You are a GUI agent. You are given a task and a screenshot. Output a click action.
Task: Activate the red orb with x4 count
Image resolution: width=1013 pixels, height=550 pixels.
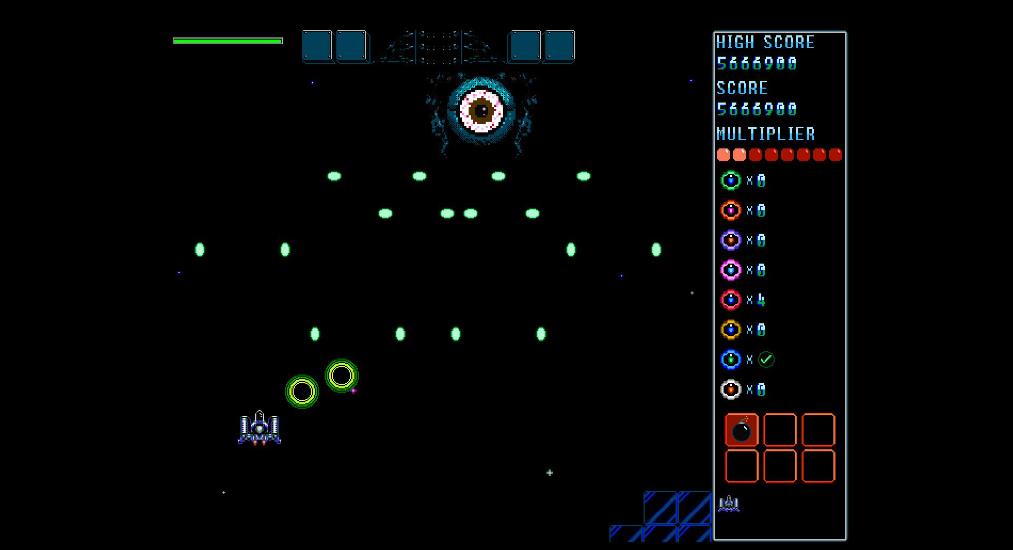coord(731,300)
